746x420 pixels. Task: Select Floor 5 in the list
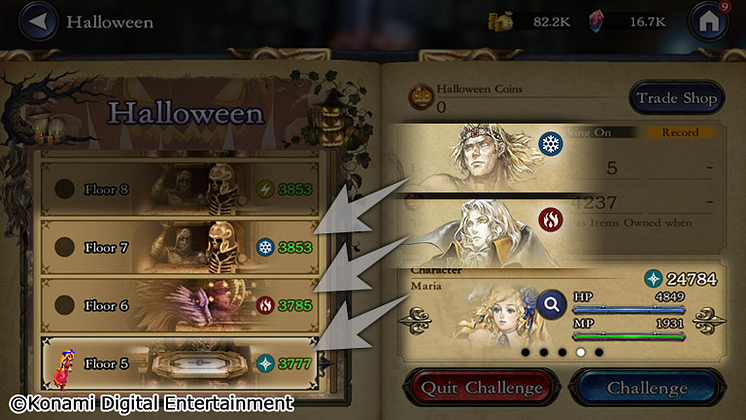tap(180, 362)
